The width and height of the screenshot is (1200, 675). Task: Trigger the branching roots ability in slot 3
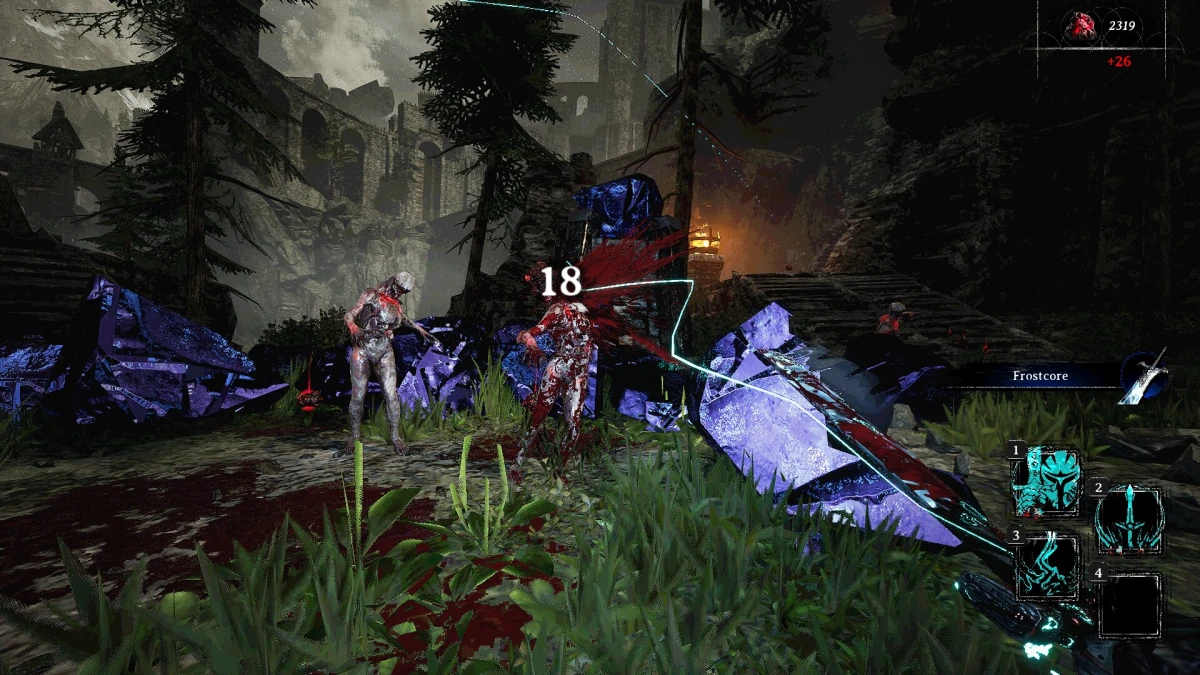pyautogui.click(x=1046, y=567)
